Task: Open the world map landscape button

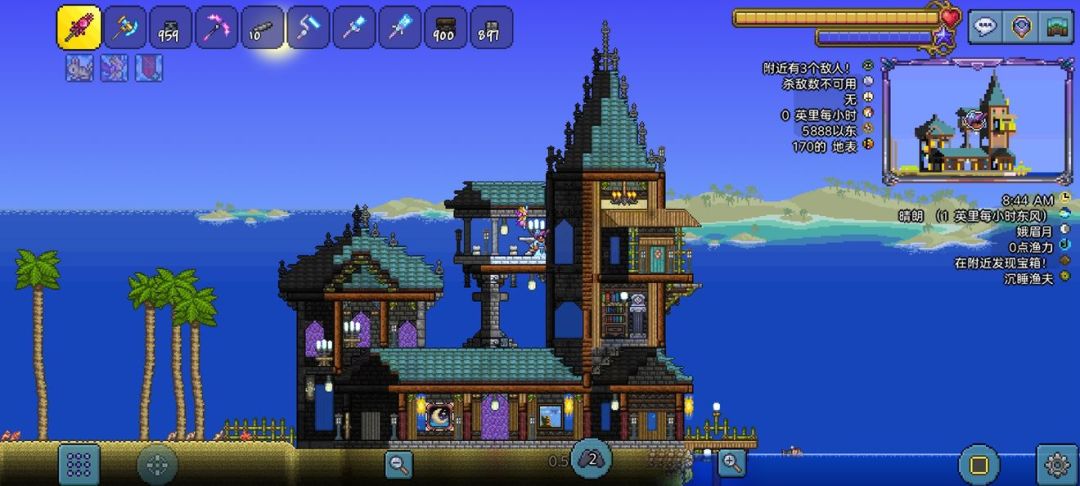Action: click(x=1055, y=27)
